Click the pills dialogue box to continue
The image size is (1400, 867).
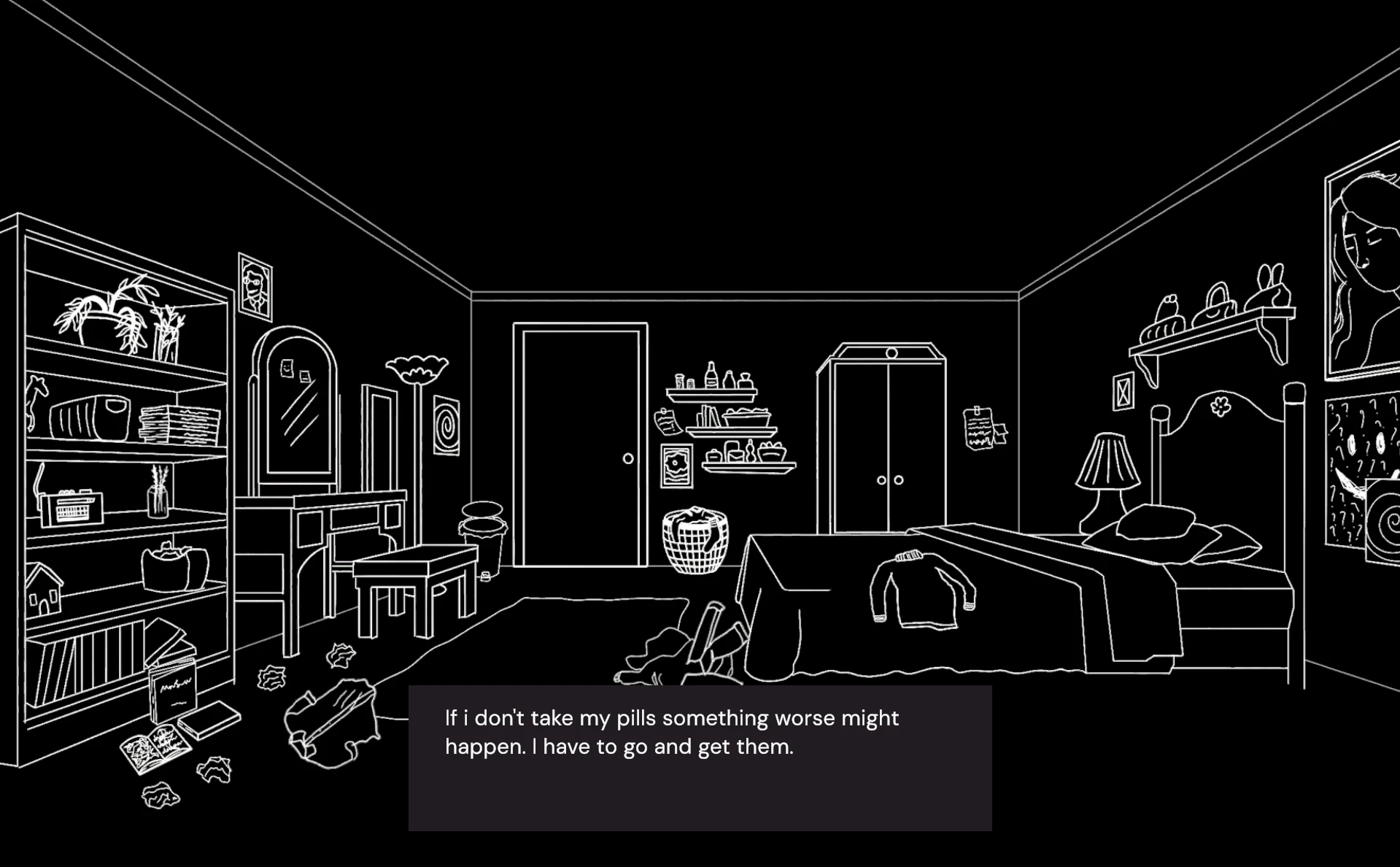pos(700,758)
